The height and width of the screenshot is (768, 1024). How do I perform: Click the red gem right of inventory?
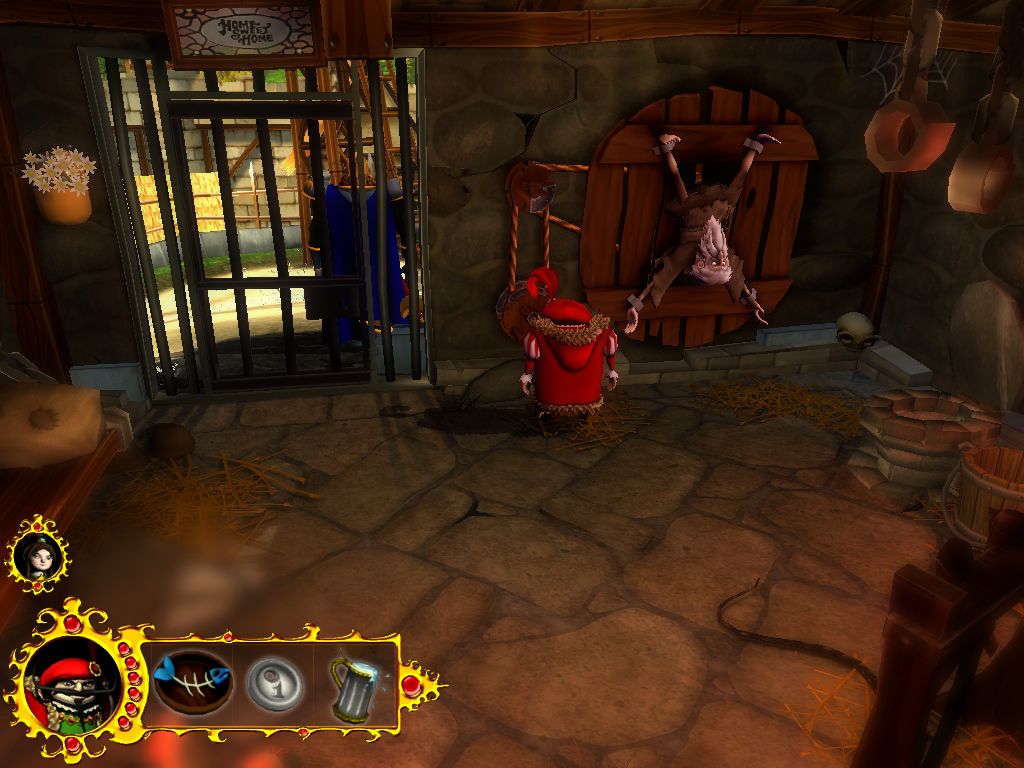tap(411, 686)
